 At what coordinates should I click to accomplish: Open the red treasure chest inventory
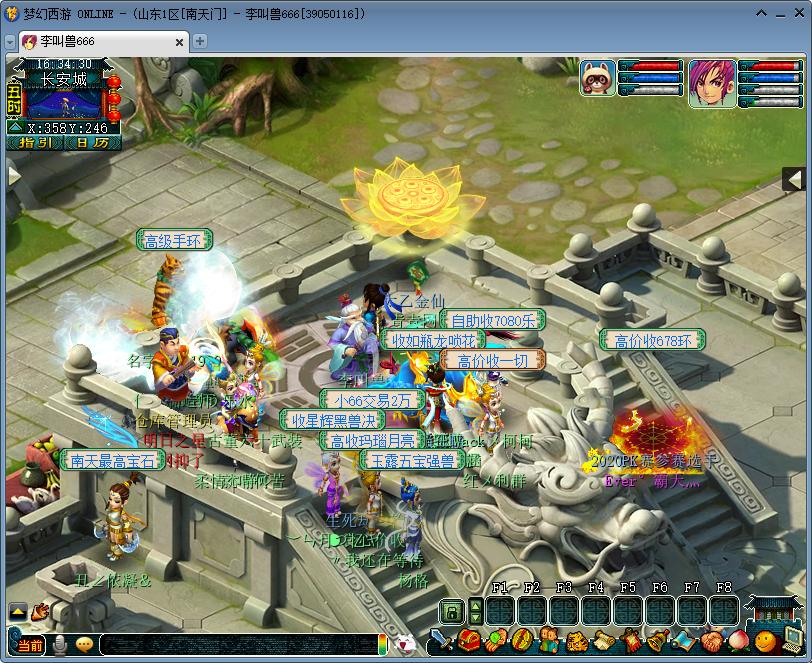[468, 641]
